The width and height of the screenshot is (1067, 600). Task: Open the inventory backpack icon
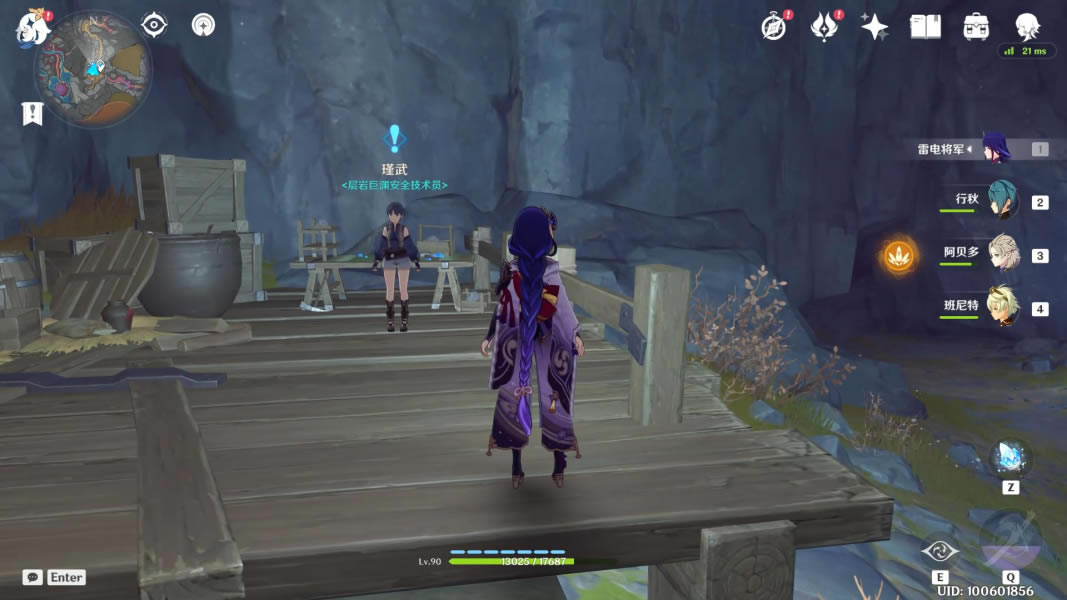976,27
